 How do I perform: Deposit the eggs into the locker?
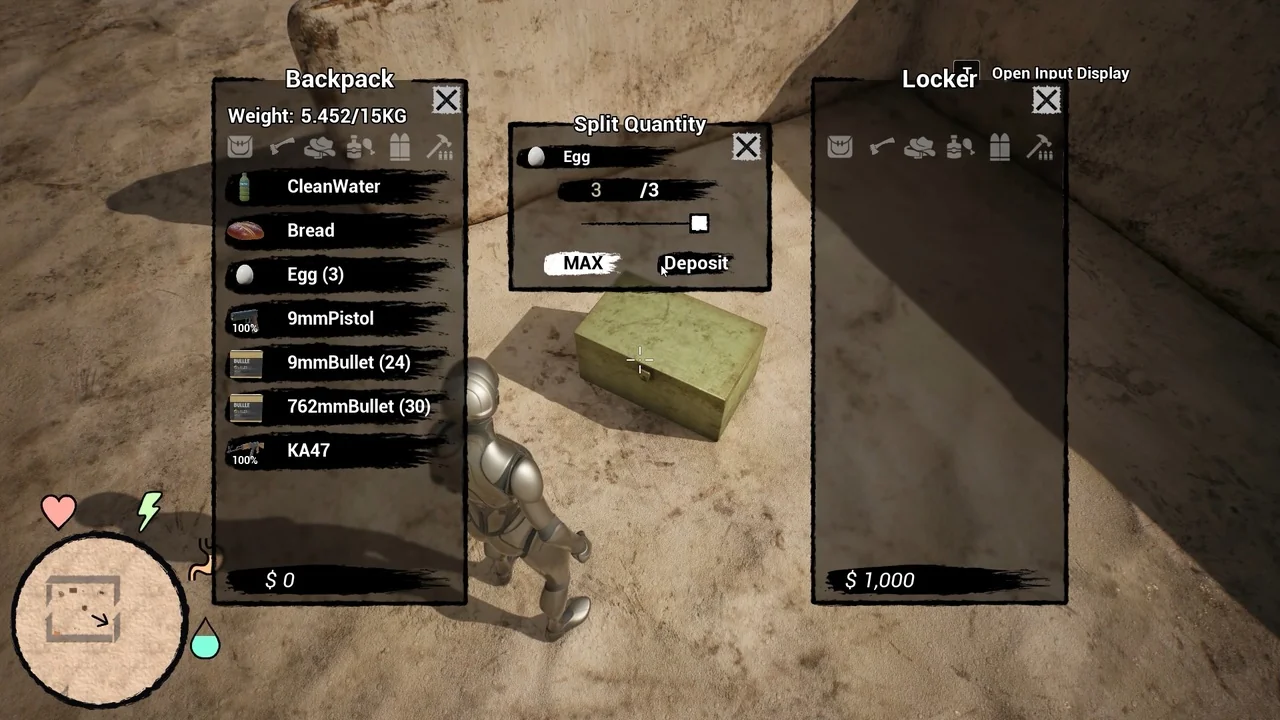click(696, 263)
